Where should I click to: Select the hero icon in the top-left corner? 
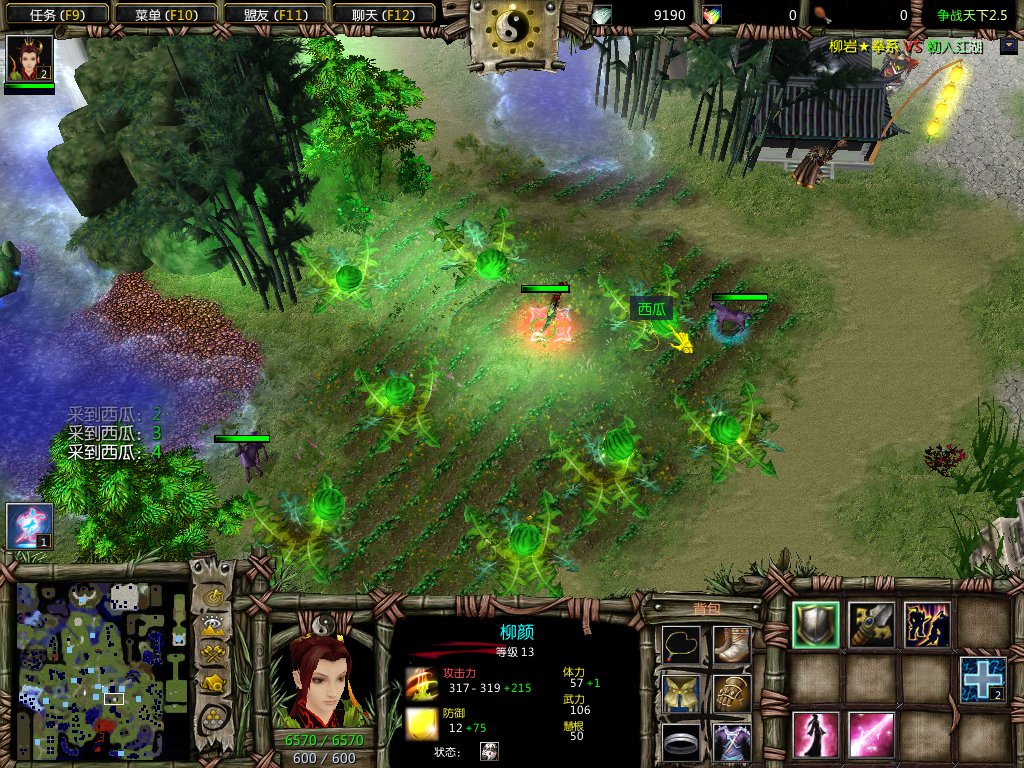click(x=29, y=59)
